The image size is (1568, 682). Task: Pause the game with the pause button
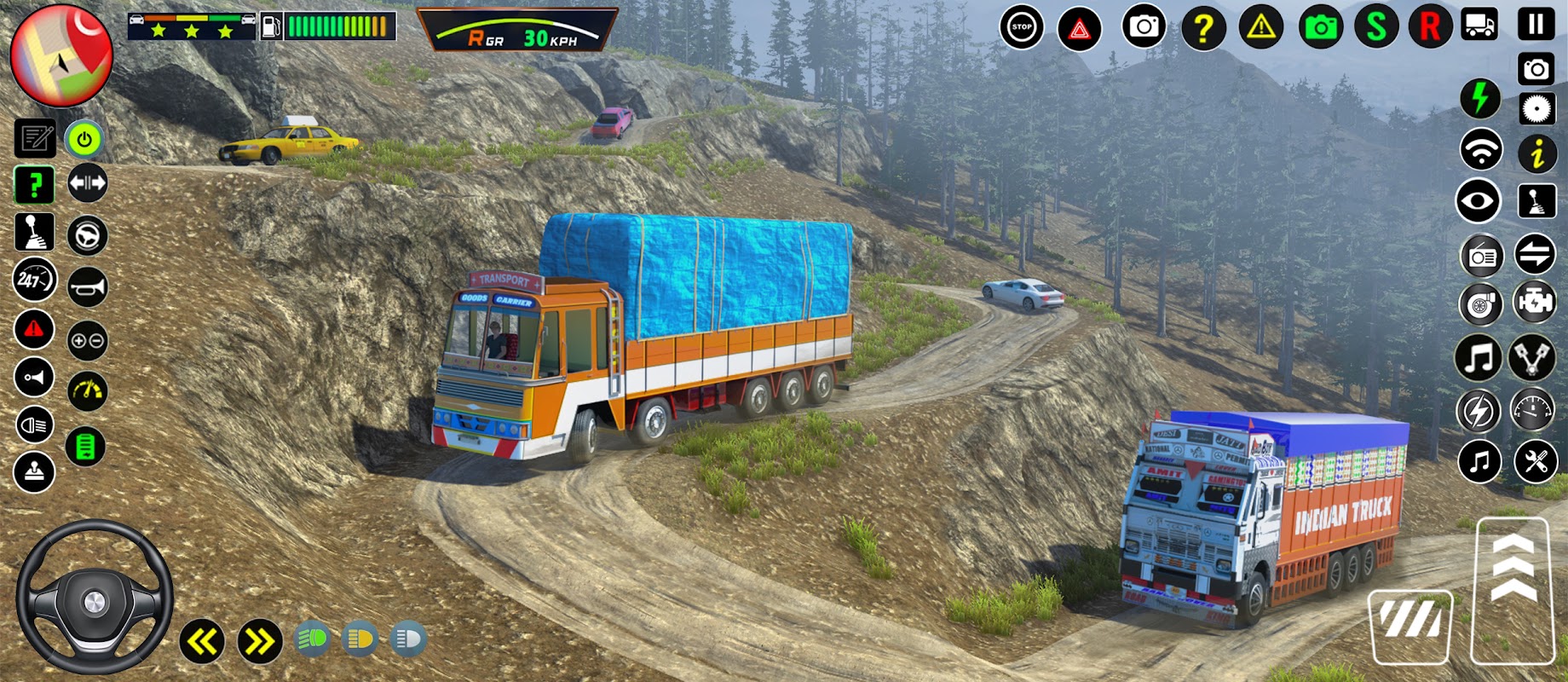pyautogui.click(x=1536, y=24)
